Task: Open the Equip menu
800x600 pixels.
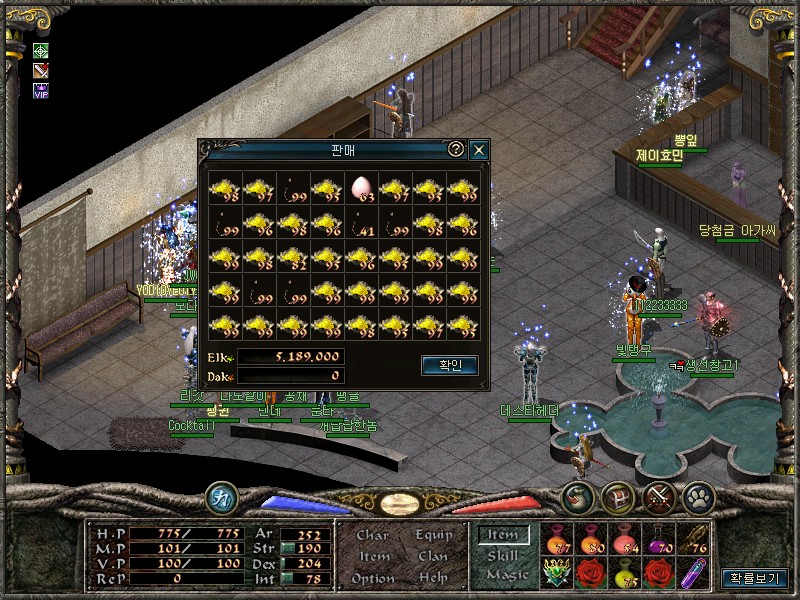Action: pyautogui.click(x=432, y=535)
